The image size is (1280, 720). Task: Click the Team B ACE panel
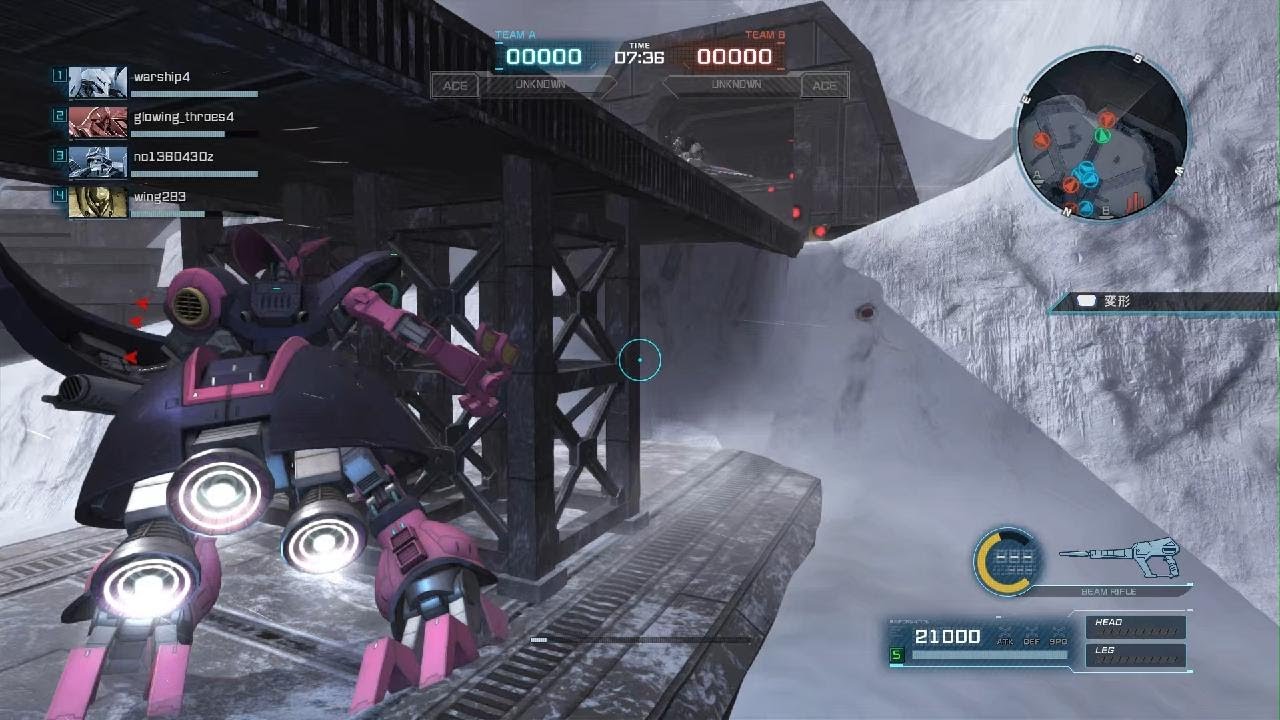[x=824, y=86]
